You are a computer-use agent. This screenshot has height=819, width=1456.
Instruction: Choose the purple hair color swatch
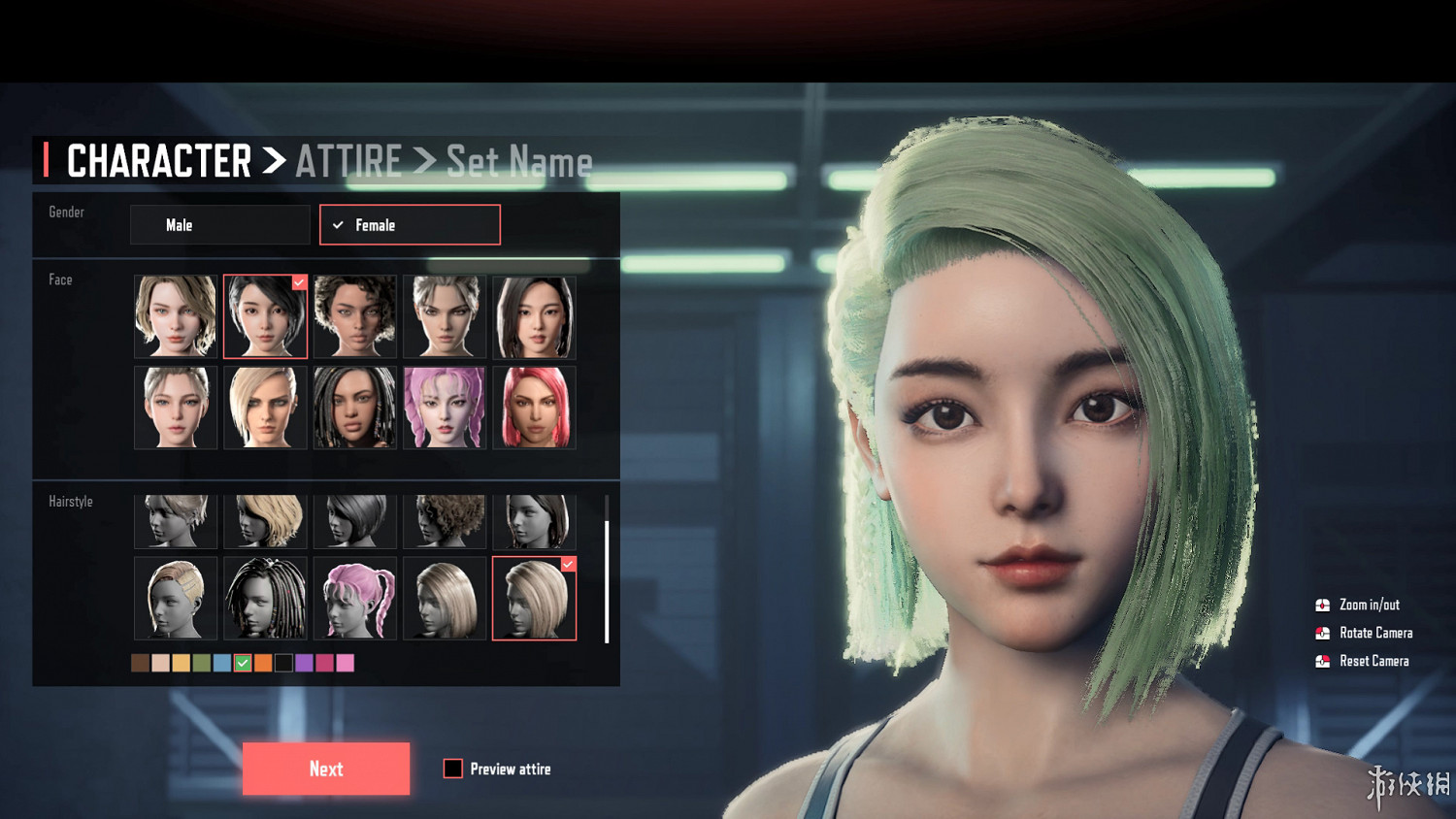coord(304,663)
